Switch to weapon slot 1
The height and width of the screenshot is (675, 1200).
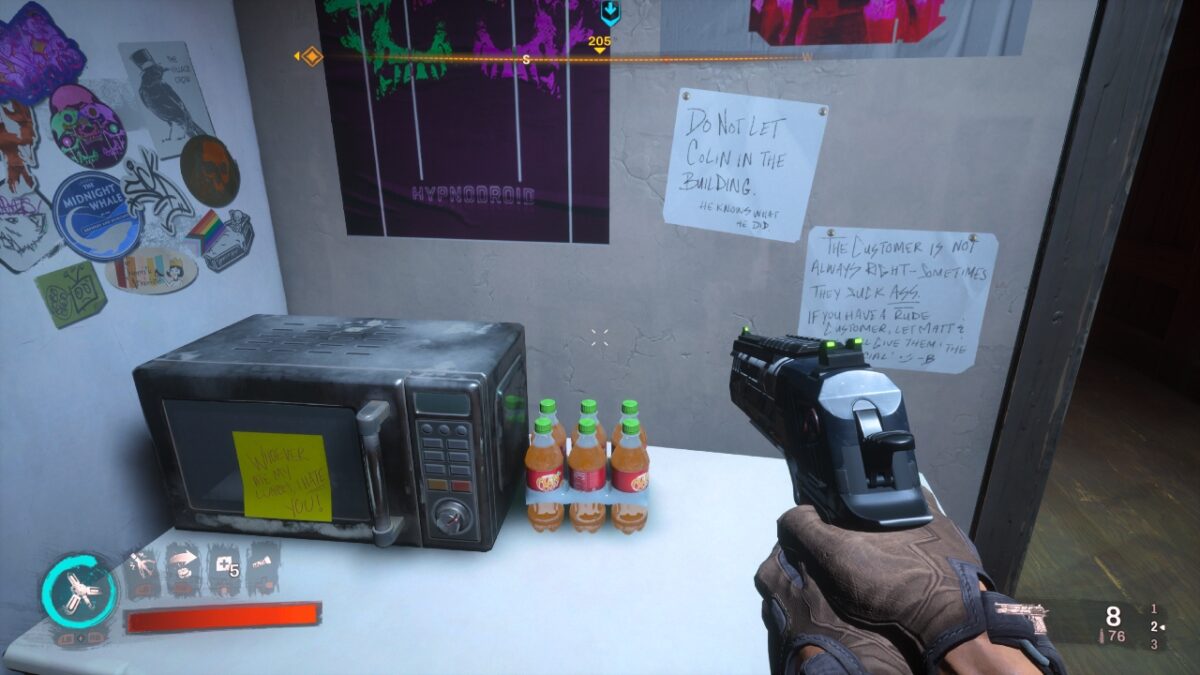coord(1155,608)
